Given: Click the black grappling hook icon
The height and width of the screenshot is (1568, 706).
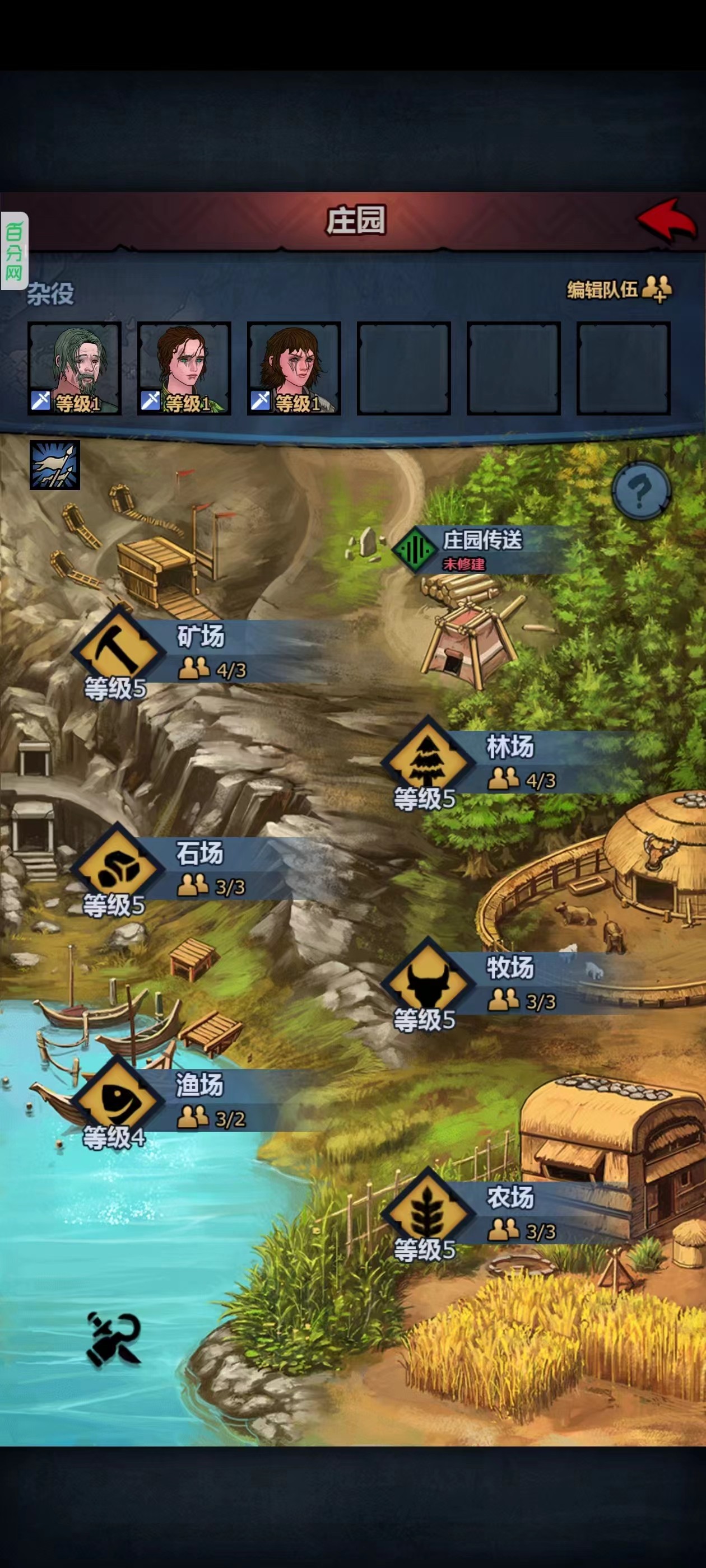Looking at the screenshot, I should pos(114,1338).
